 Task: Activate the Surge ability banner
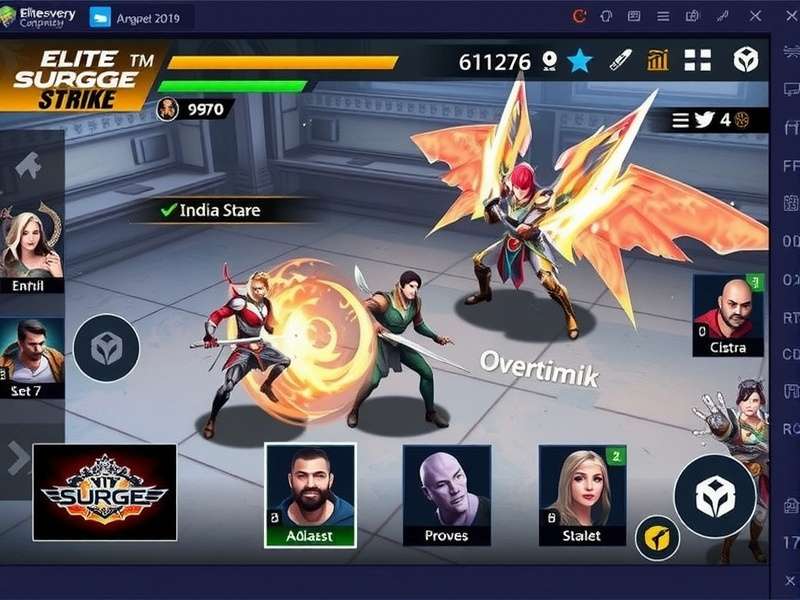click(105, 492)
